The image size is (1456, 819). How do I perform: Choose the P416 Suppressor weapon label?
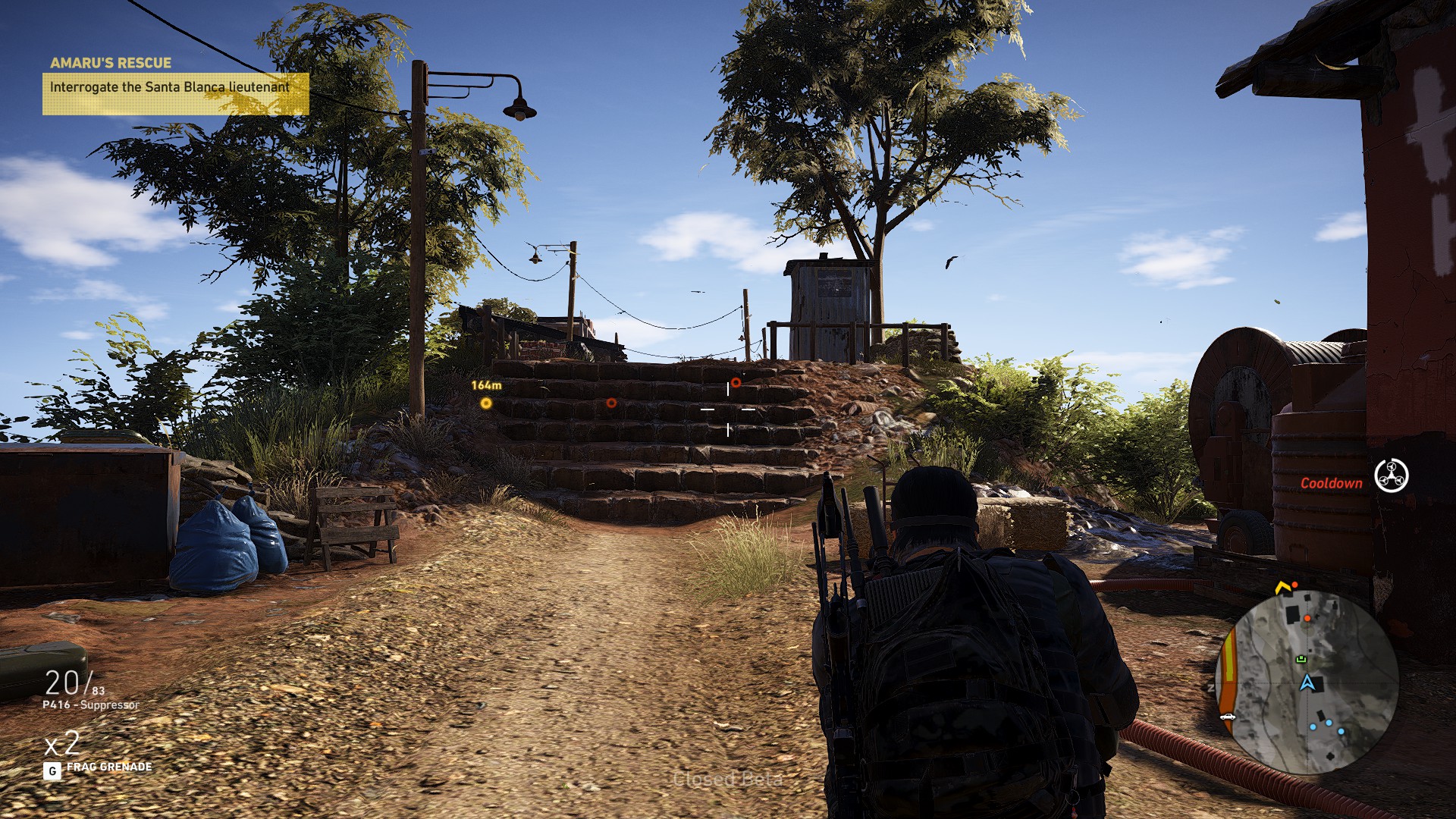[91, 704]
